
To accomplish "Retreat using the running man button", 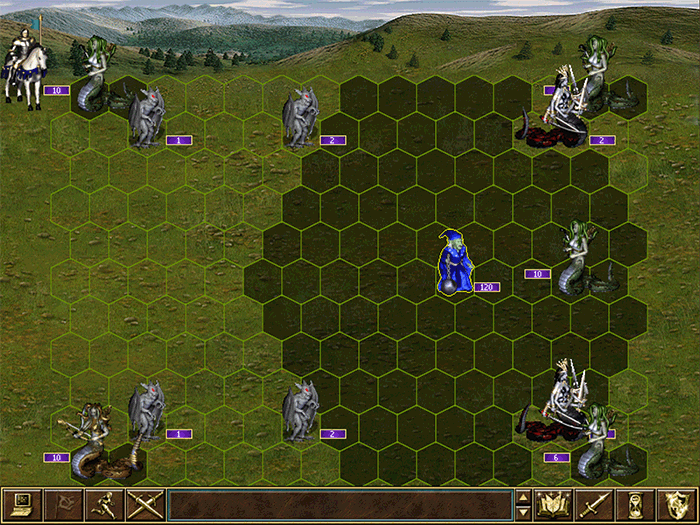I will point(103,504).
